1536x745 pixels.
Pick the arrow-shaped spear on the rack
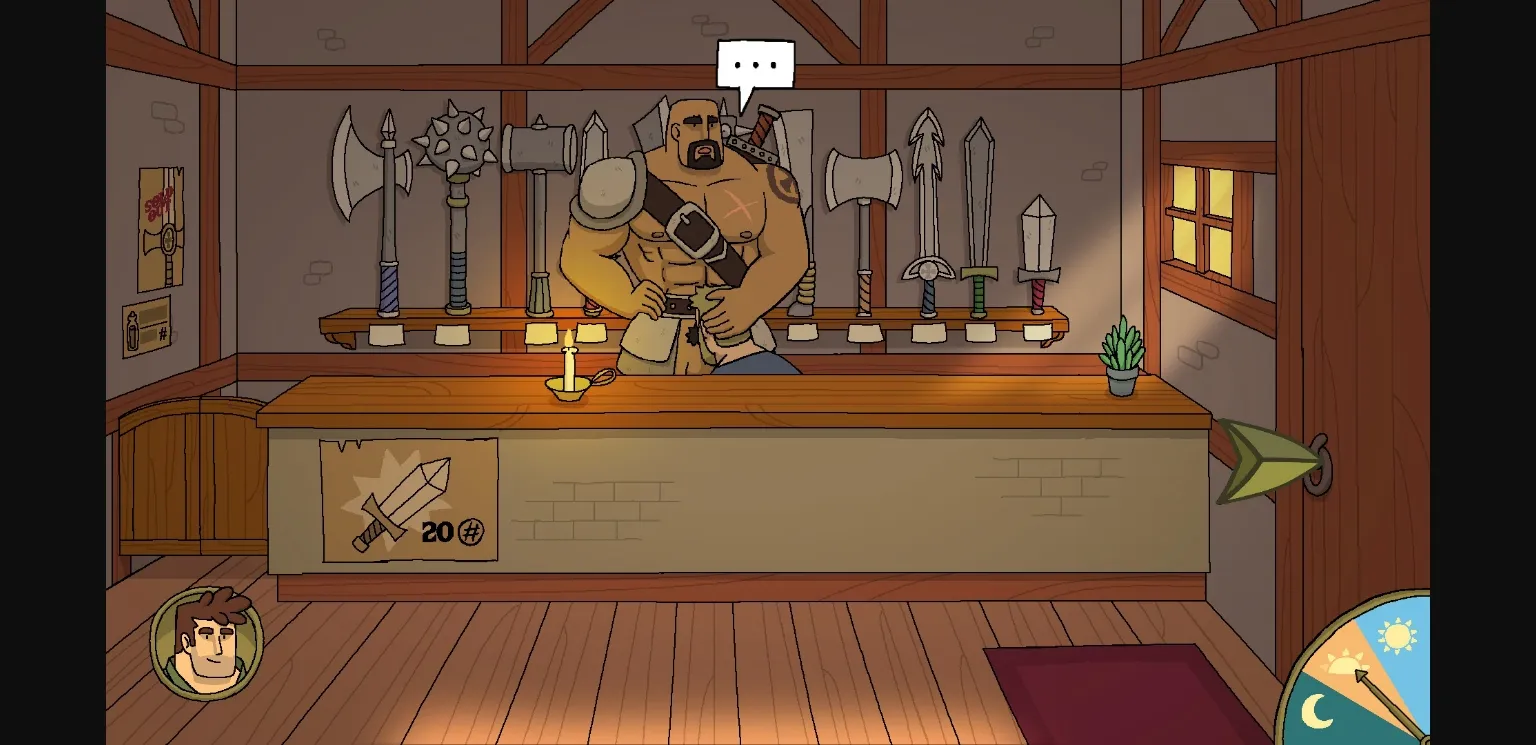[x=925, y=160]
